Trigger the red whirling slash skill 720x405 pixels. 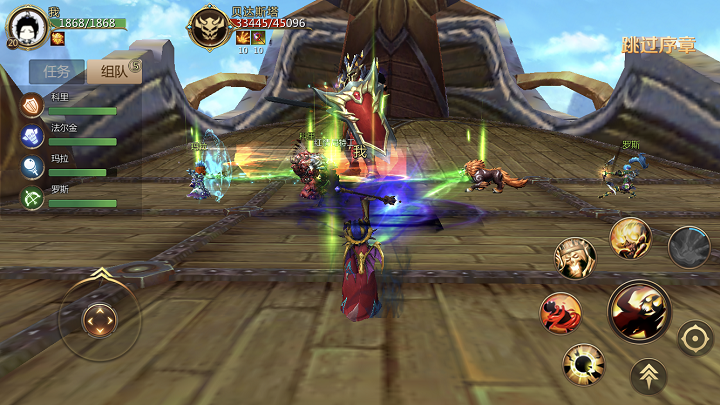[x=561, y=313]
